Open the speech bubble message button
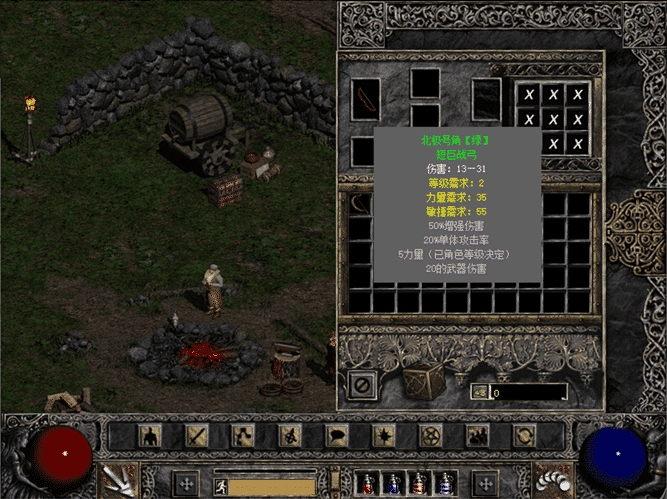Viewport: 667px width, 499px height. [x=337, y=436]
